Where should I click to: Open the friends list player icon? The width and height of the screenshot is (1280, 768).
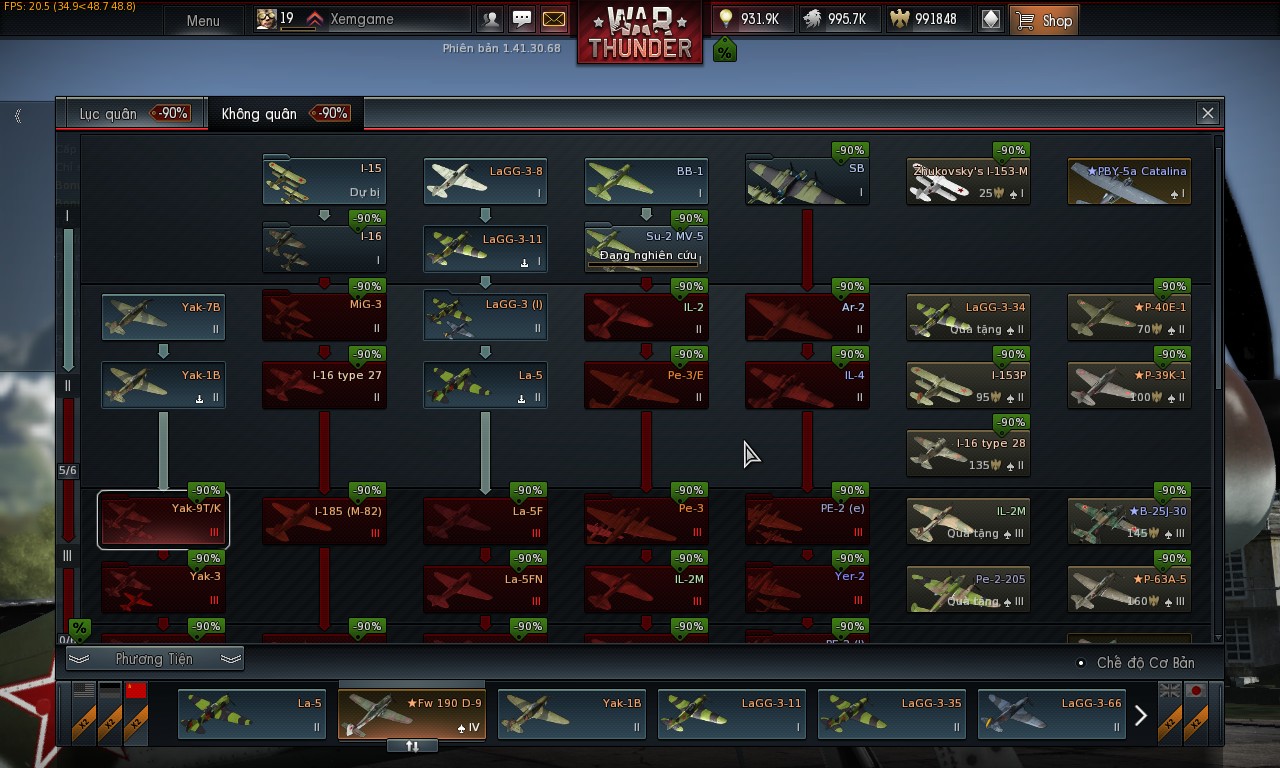490,18
